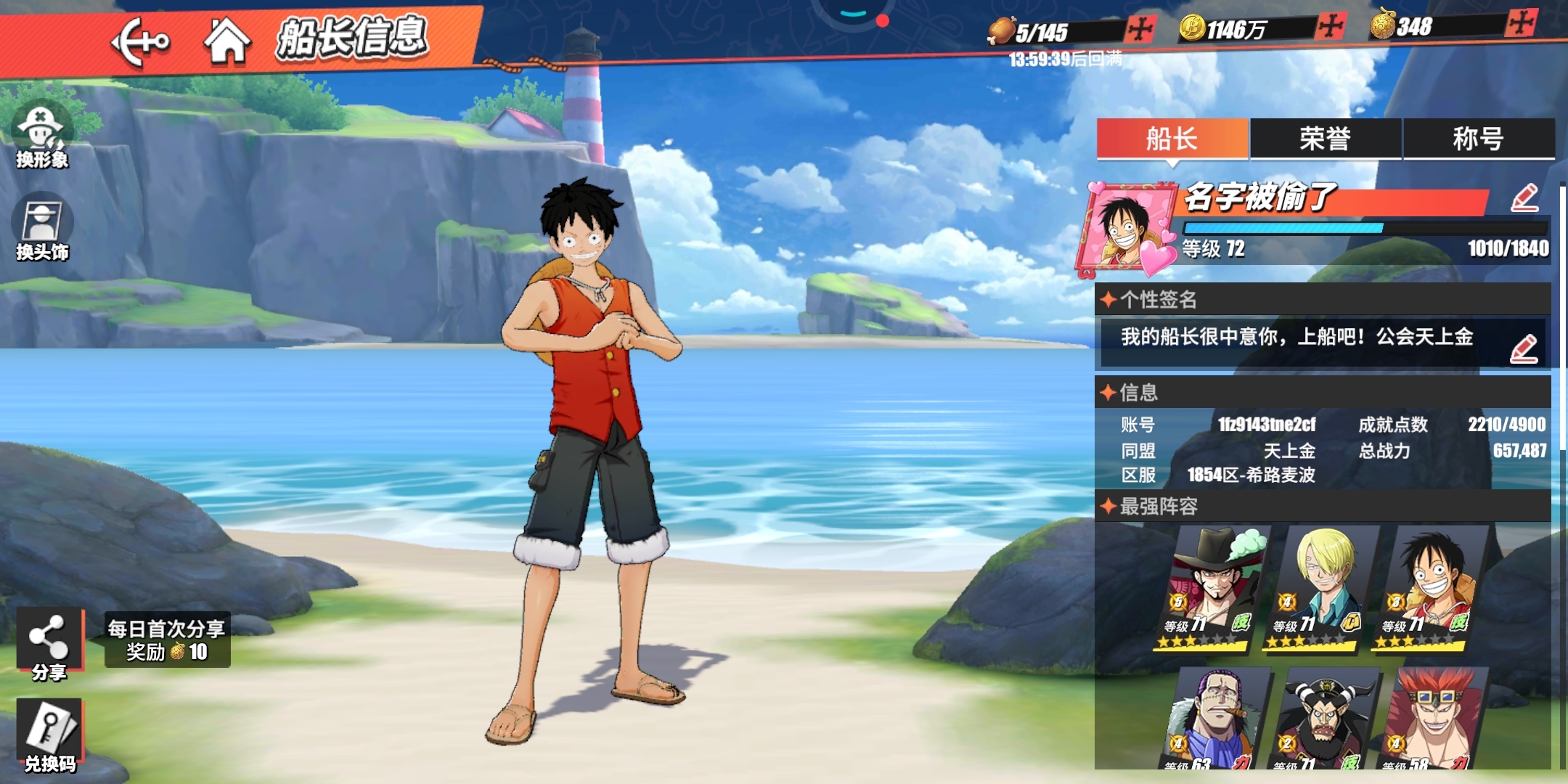This screenshot has height=784, width=1568.
Task: Add more meat stamina with plus button
Action: [x=1140, y=29]
